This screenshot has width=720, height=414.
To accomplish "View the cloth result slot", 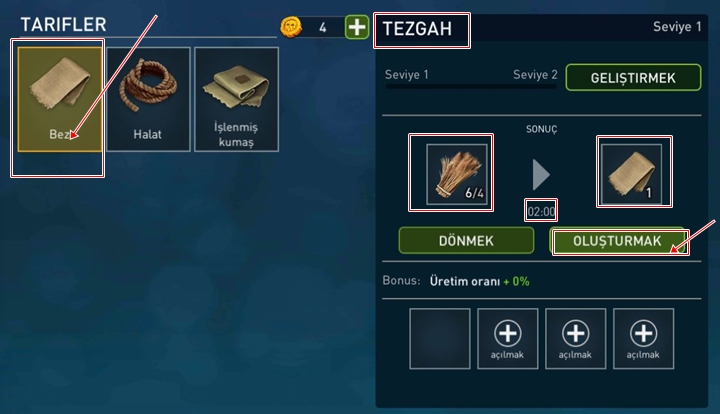I will click(x=632, y=174).
